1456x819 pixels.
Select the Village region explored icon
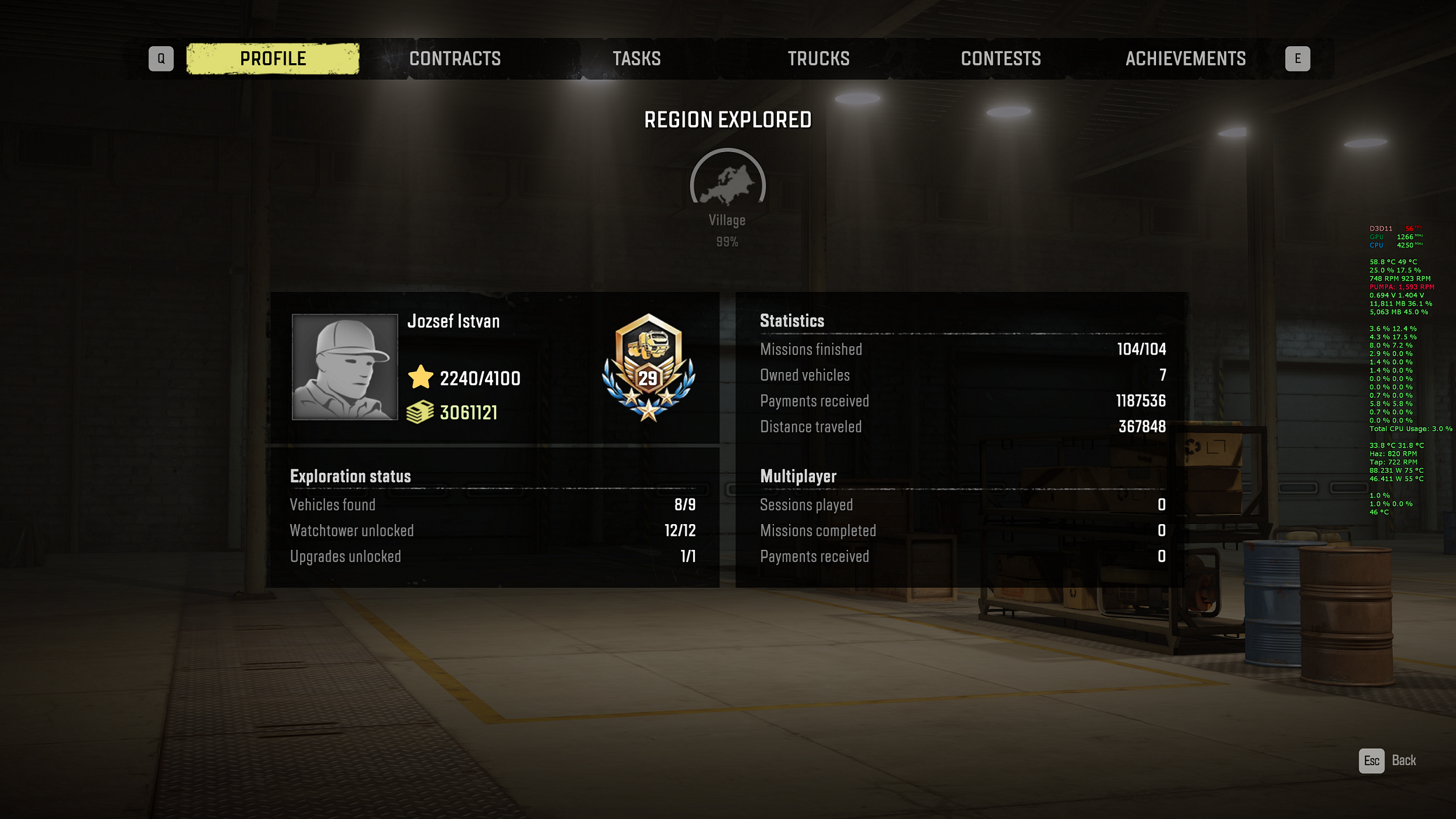click(727, 183)
